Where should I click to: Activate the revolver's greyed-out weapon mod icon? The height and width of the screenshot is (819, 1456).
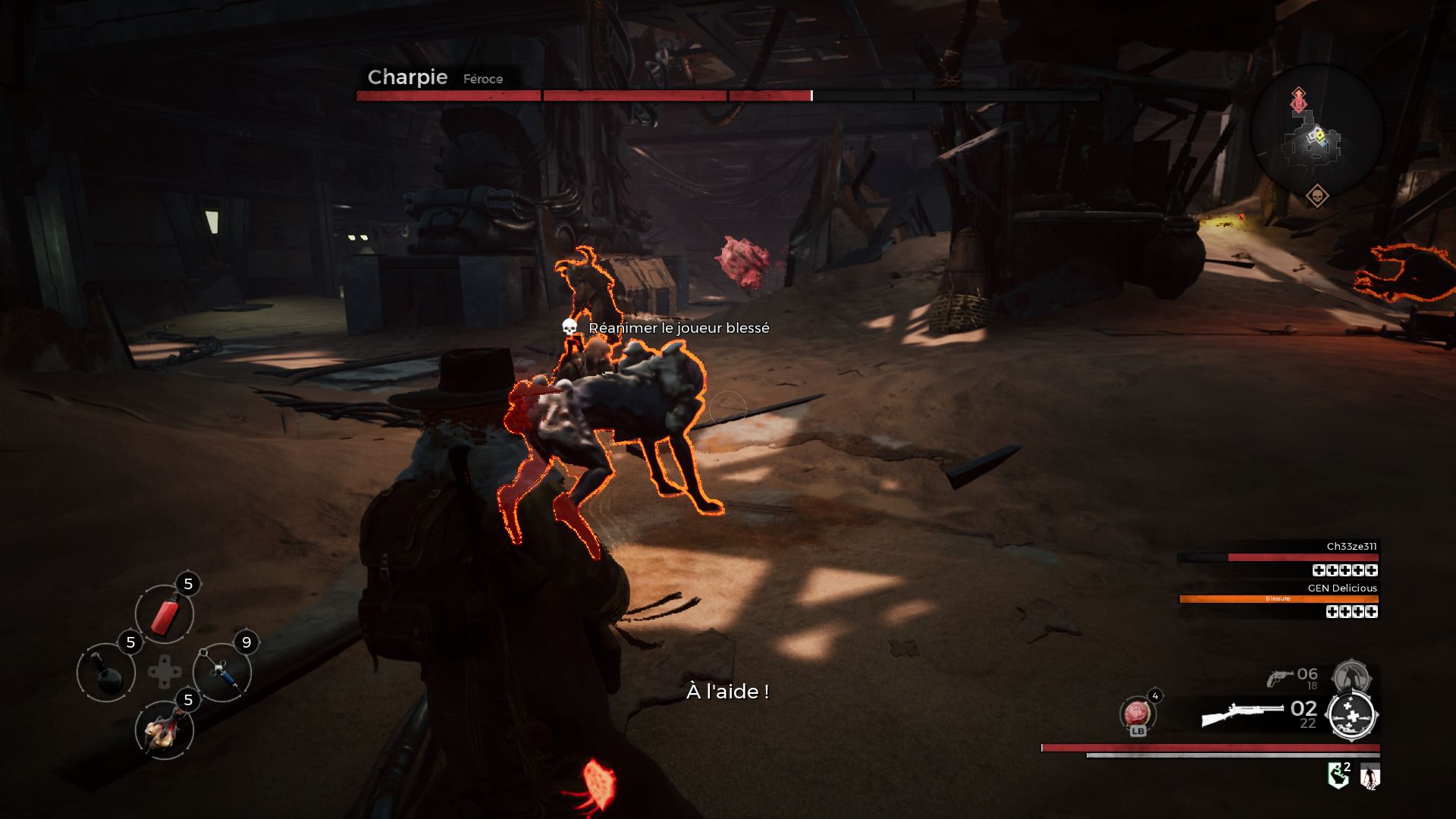[1351, 676]
